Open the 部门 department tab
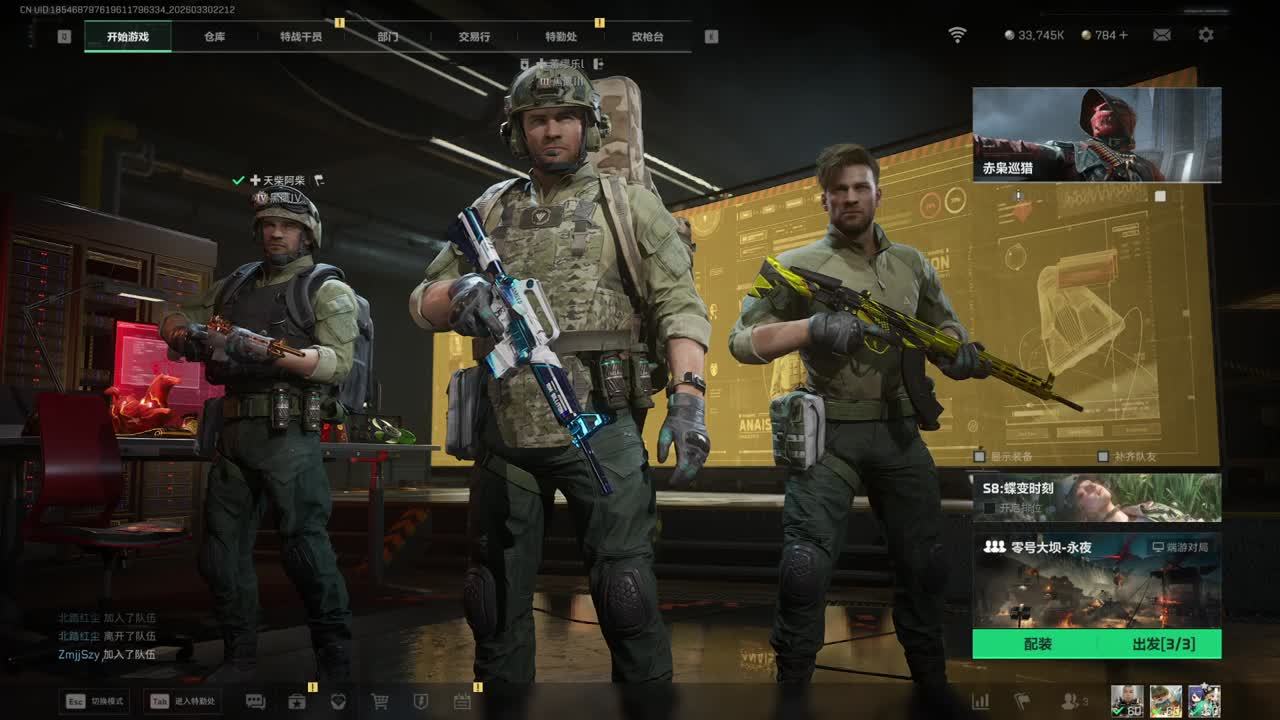The image size is (1280, 720). click(388, 37)
